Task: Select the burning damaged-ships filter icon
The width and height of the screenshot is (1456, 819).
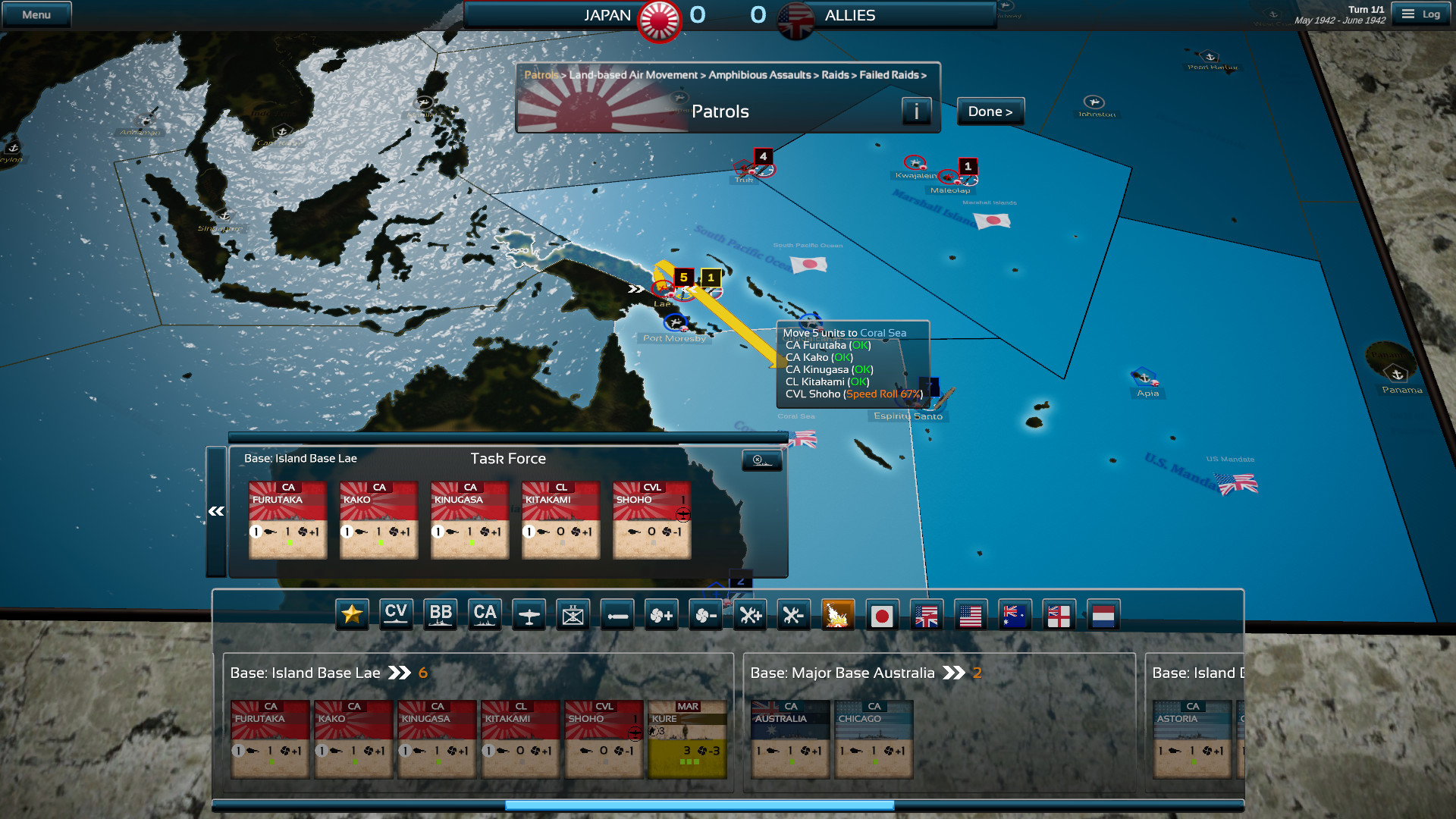Action: [x=838, y=615]
